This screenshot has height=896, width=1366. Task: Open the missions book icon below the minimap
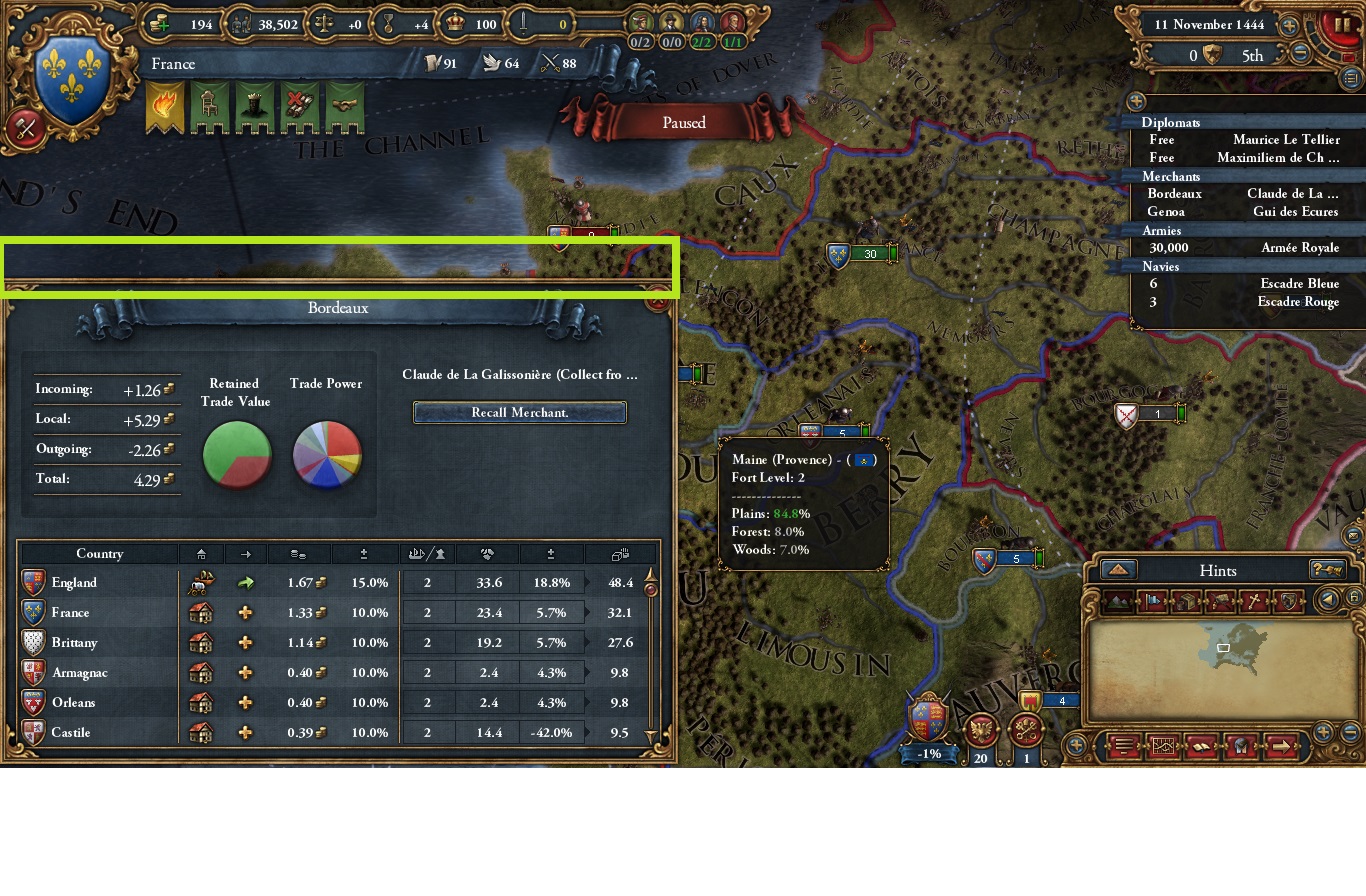[1201, 746]
